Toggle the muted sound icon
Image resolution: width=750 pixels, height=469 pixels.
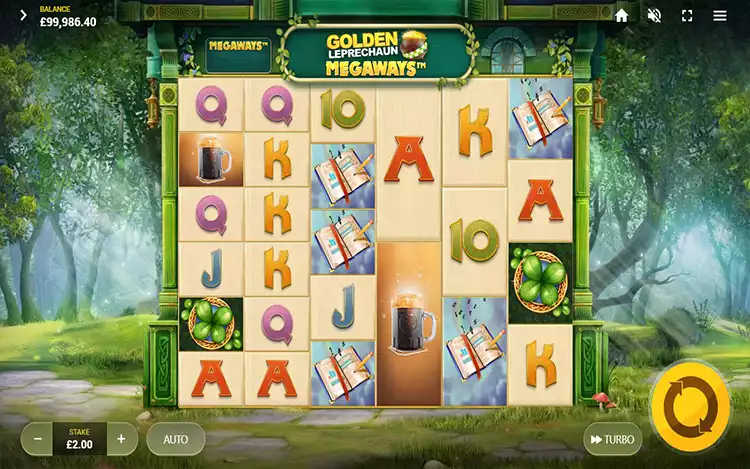point(654,16)
